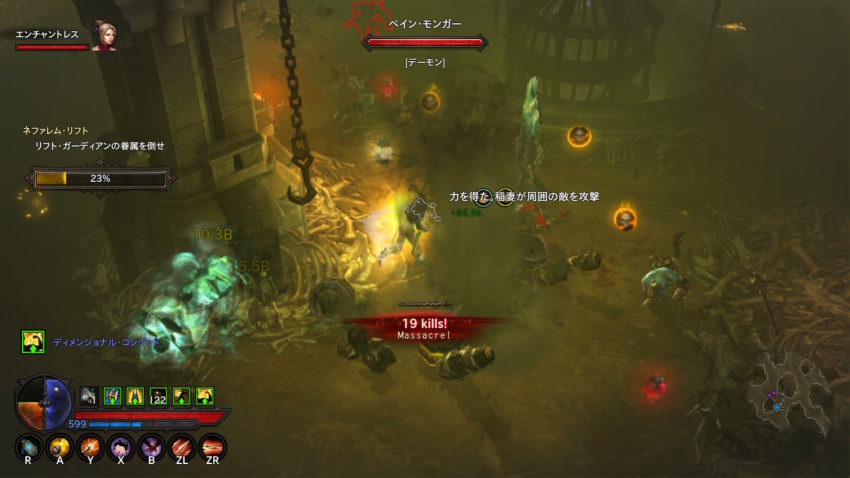Trigger the red horizontal streak skill
This screenshot has height=478, width=850.
click(213, 446)
